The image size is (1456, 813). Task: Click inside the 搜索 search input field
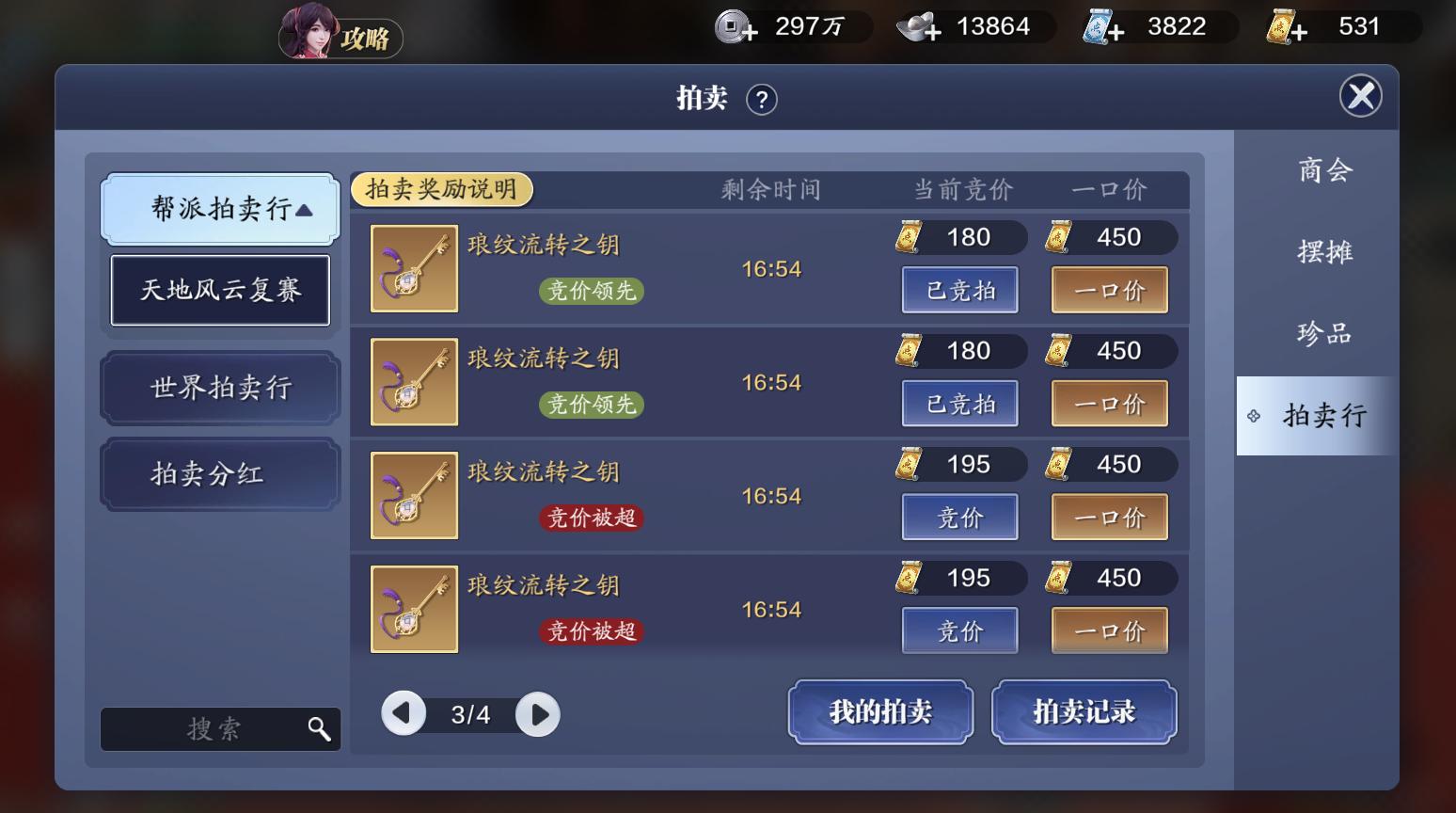point(216,728)
